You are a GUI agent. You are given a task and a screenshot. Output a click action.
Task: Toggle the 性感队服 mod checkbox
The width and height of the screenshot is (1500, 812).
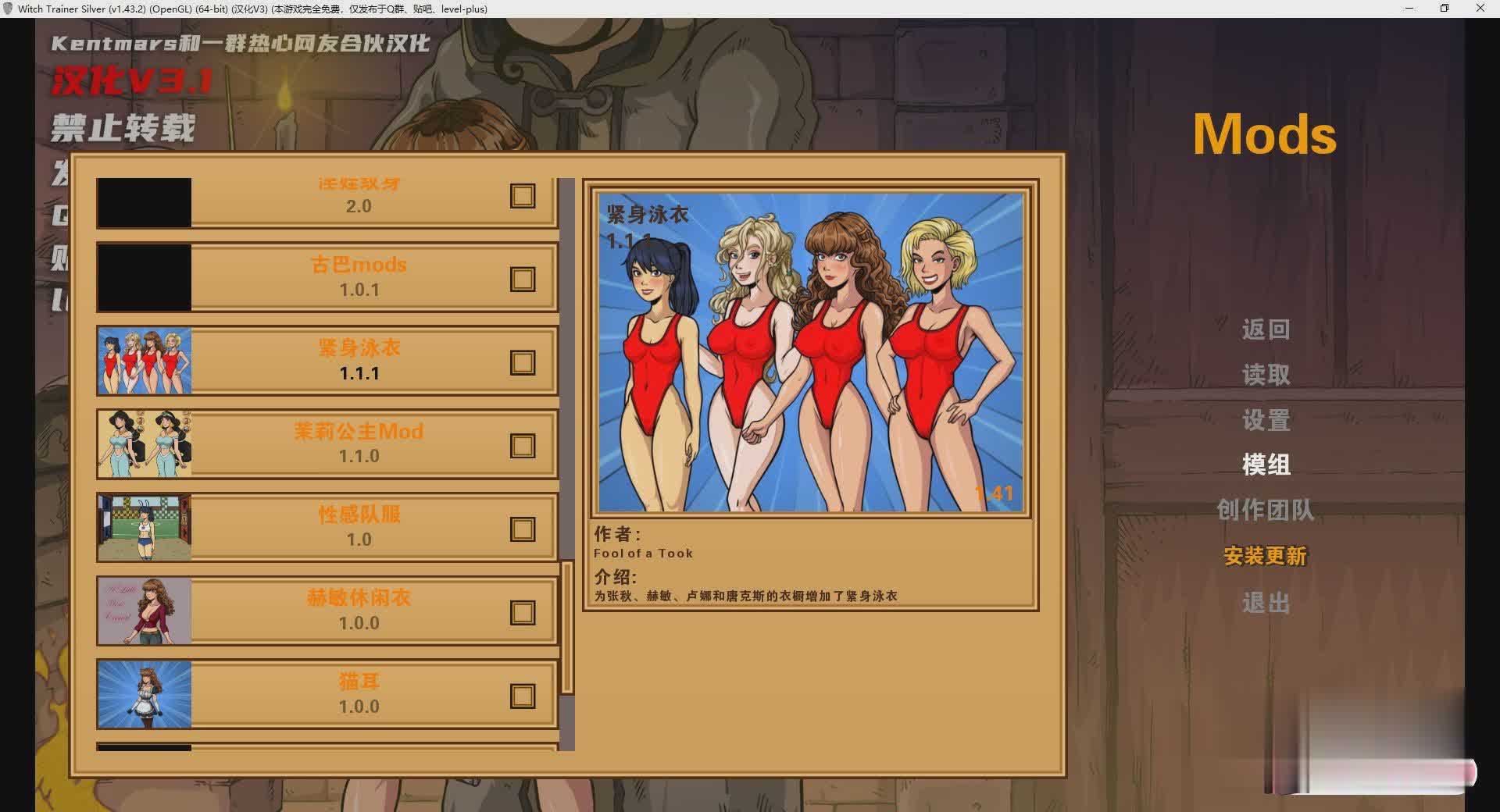(x=521, y=529)
